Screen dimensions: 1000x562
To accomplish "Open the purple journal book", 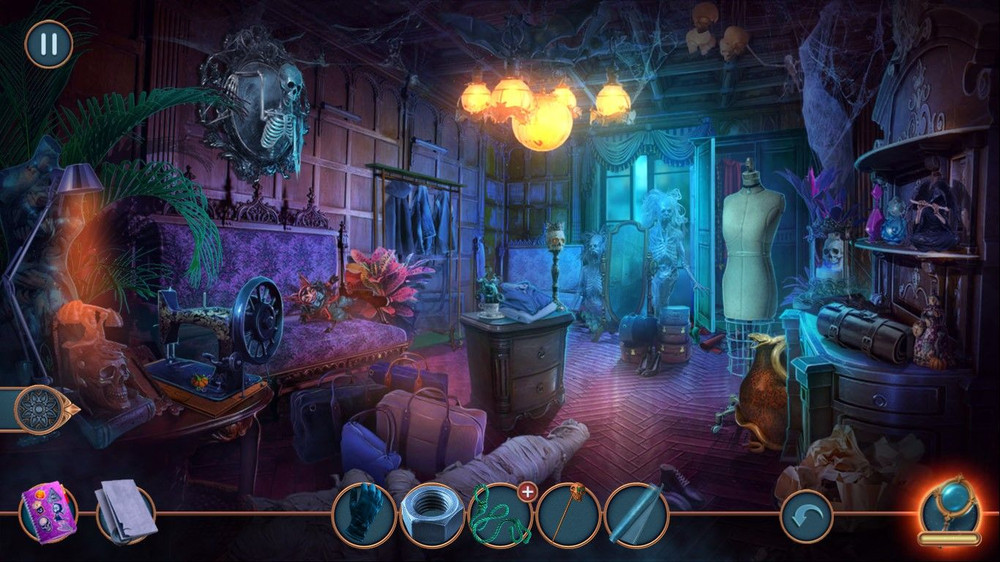I will click(x=51, y=512).
